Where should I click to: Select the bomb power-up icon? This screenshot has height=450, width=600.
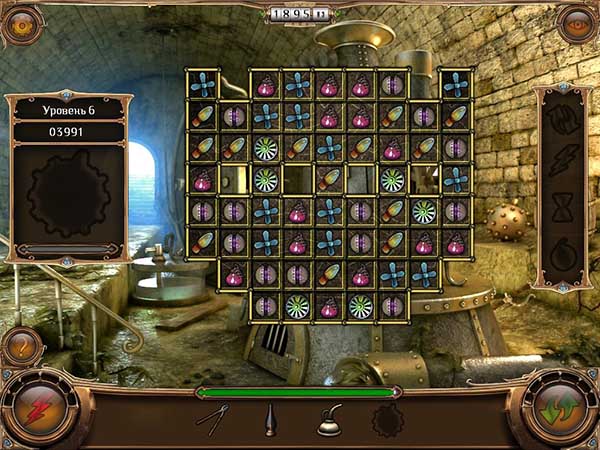pos(562,249)
